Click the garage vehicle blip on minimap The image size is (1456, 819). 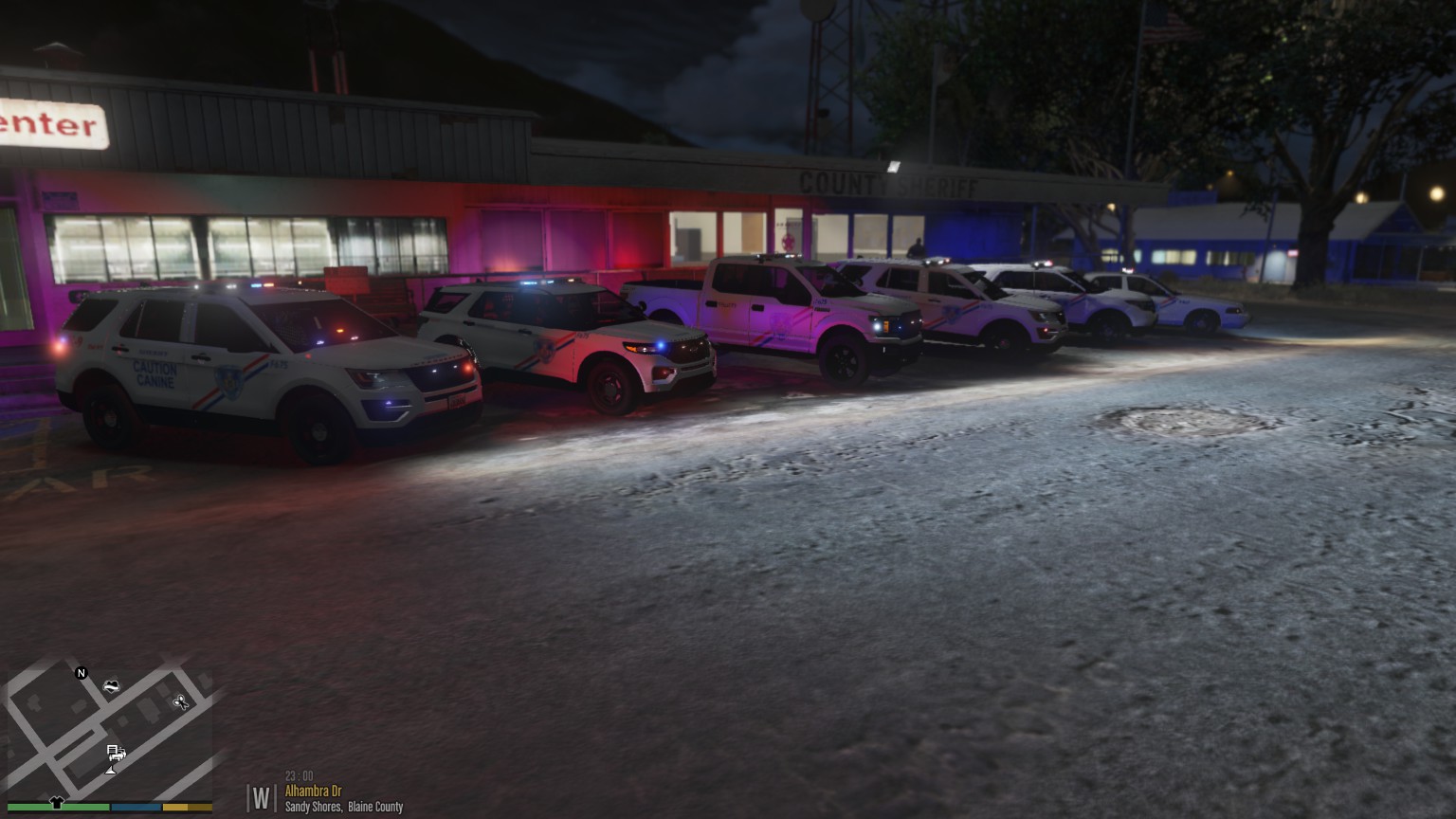point(115,753)
